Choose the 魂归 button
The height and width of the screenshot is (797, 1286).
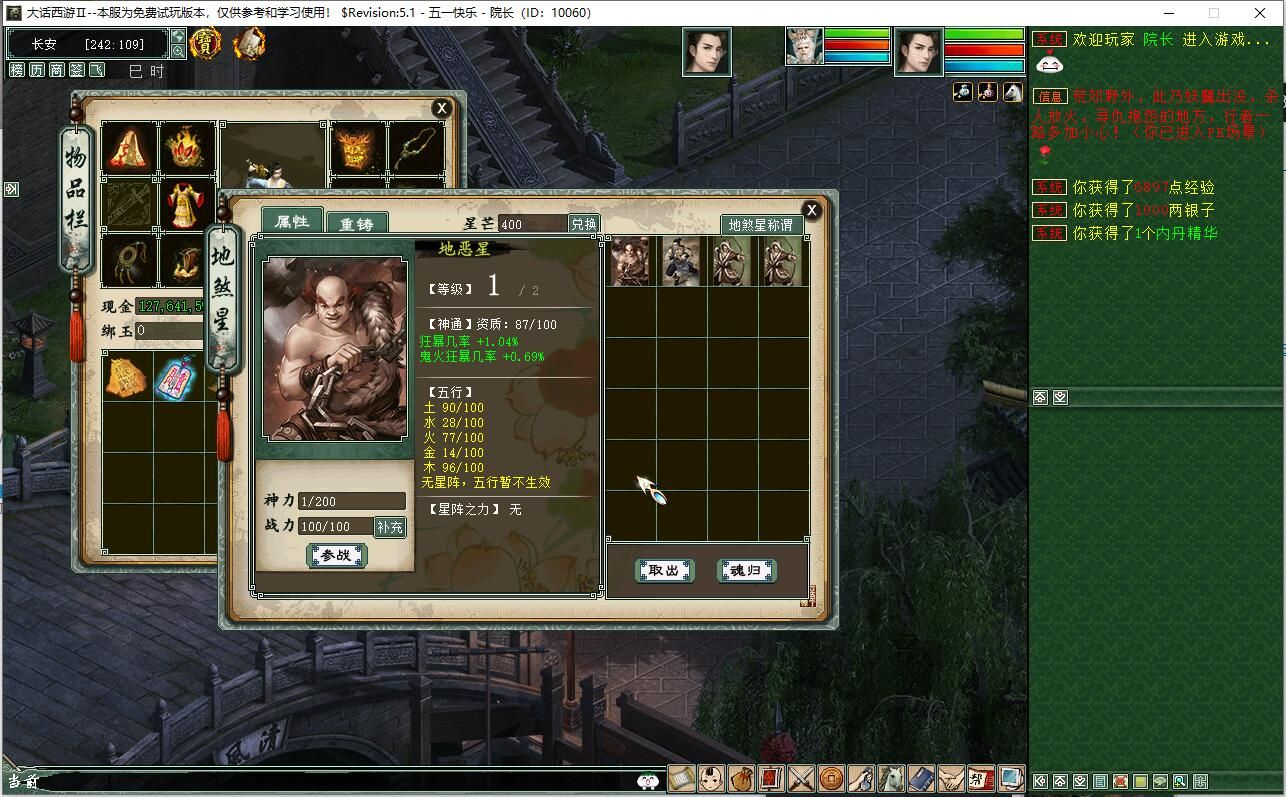click(746, 571)
